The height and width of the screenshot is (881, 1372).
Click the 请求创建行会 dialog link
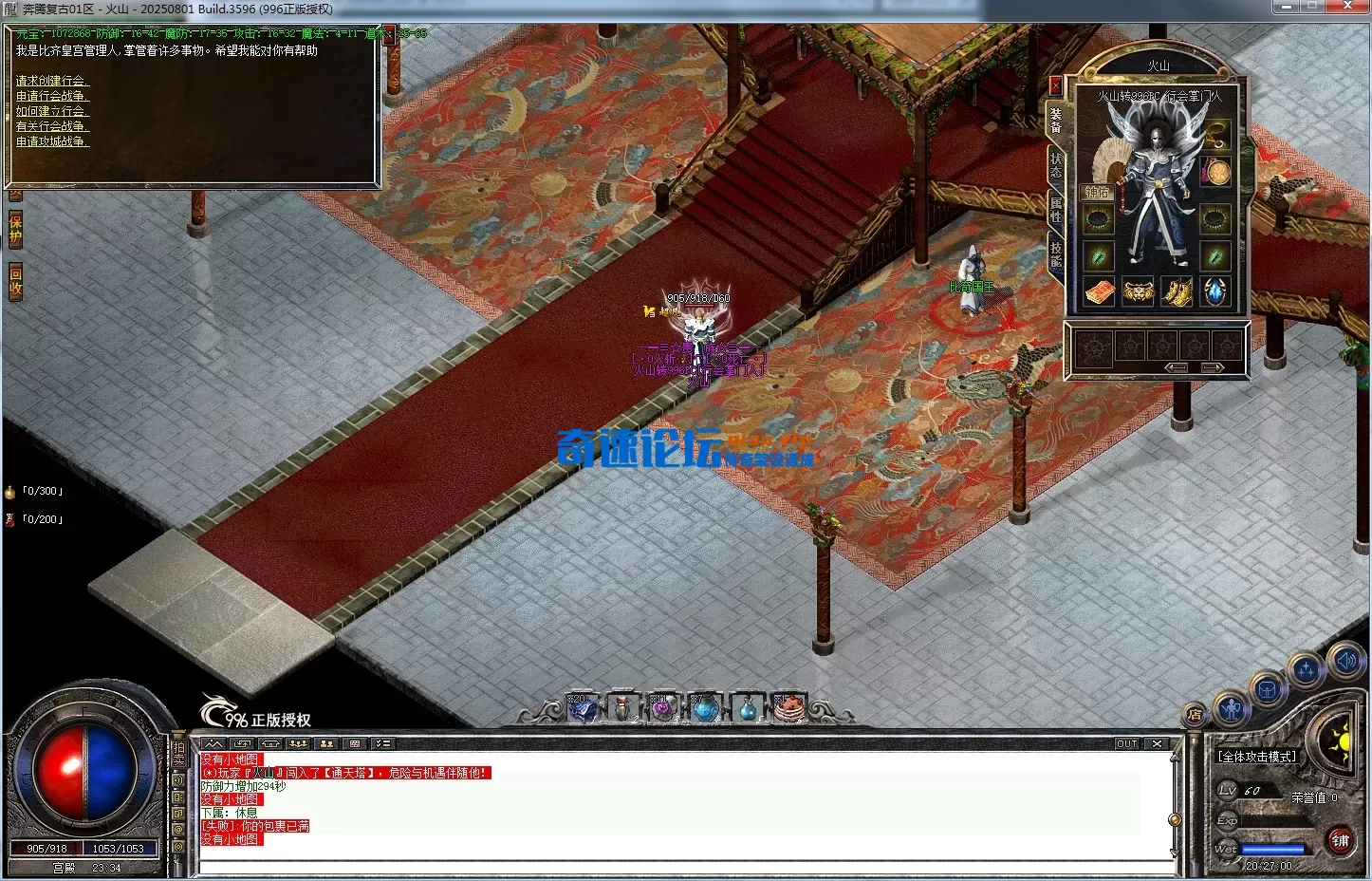50,81
